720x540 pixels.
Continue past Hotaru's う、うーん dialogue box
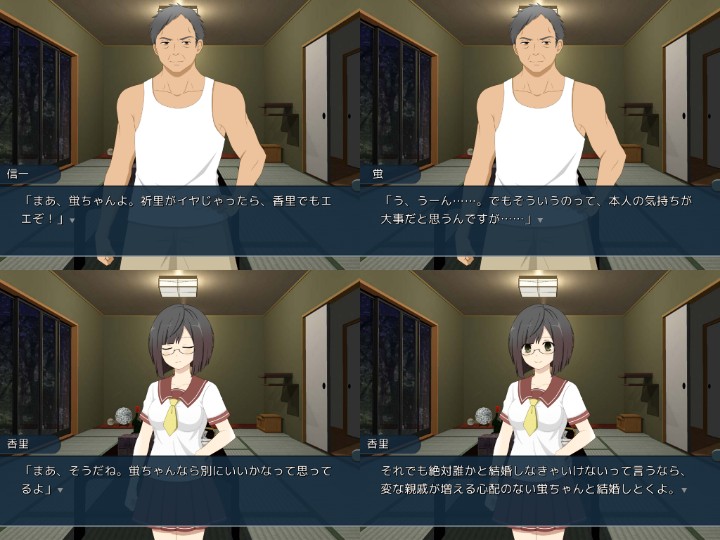click(541, 220)
